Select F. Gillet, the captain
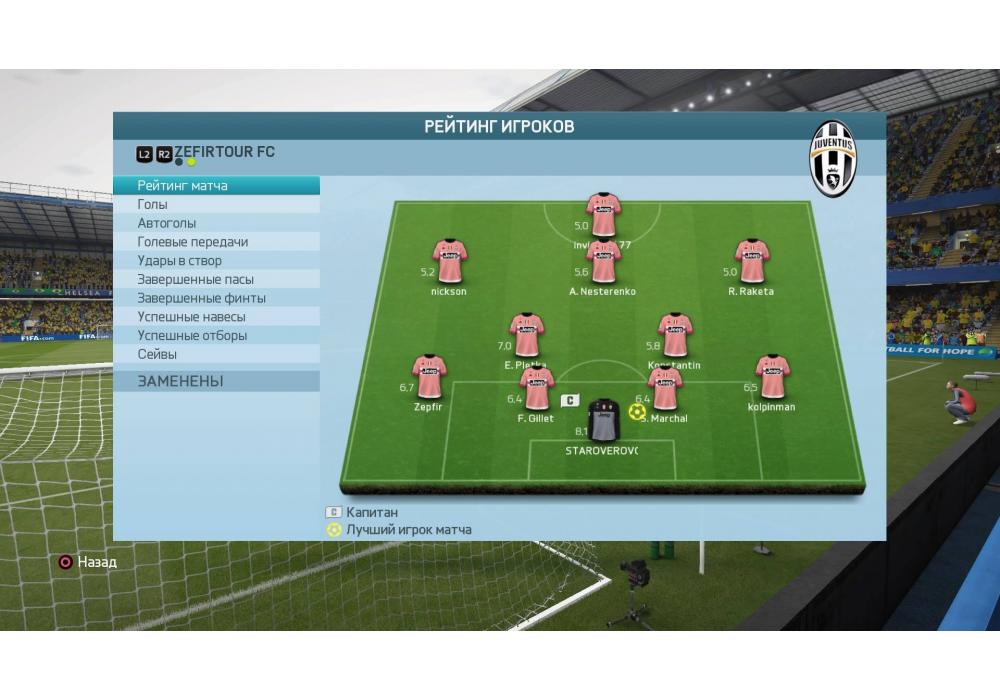The height and width of the screenshot is (700, 1000). click(x=537, y=389)
